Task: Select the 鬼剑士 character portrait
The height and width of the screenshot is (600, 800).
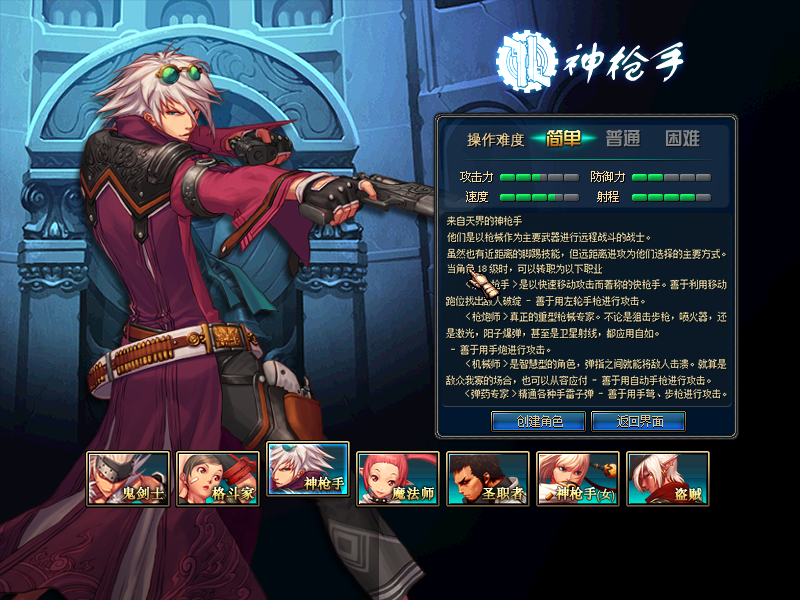Action: (x=127, y=478)
